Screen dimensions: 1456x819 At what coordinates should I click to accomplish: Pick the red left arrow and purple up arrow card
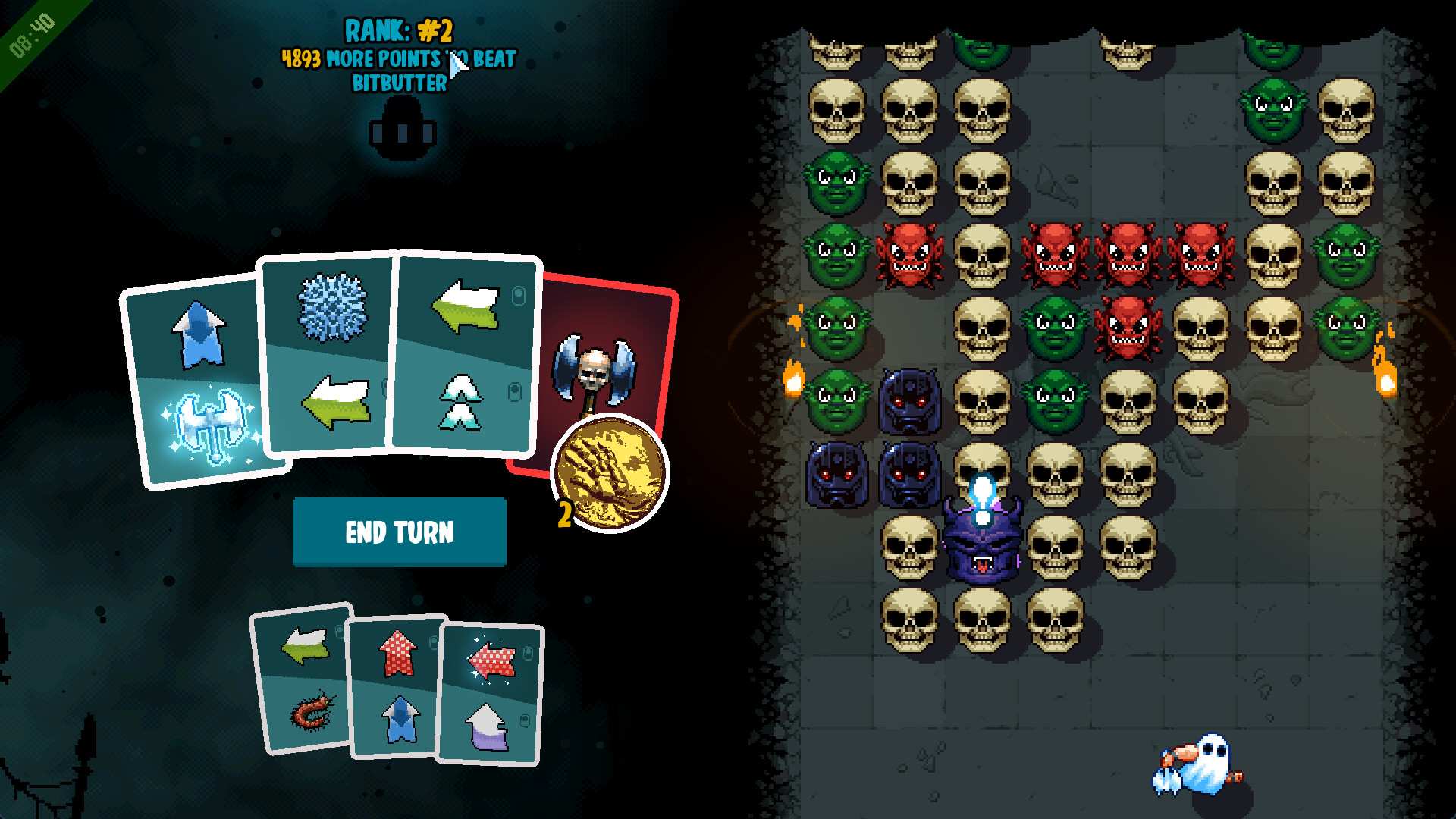[x=491, y=695]
